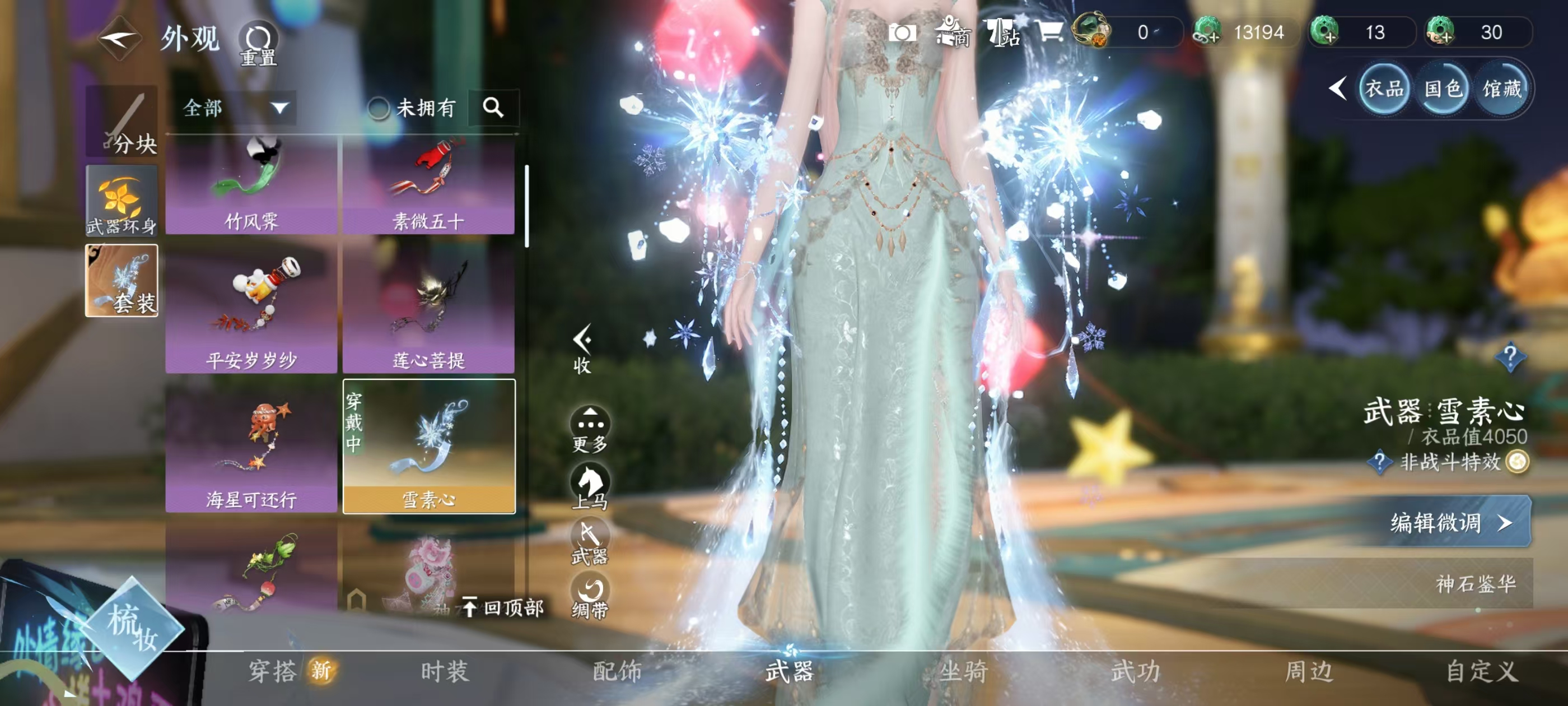Open the 全部 filter dropdown
Screen dimensions: 1568x706
click(x=235, y=109)
